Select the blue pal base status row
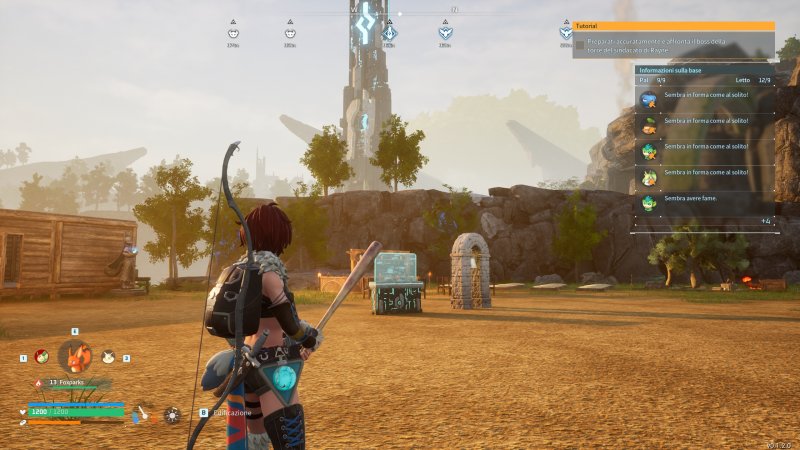Viewport: 800px width, 450px height. (704, 99)
